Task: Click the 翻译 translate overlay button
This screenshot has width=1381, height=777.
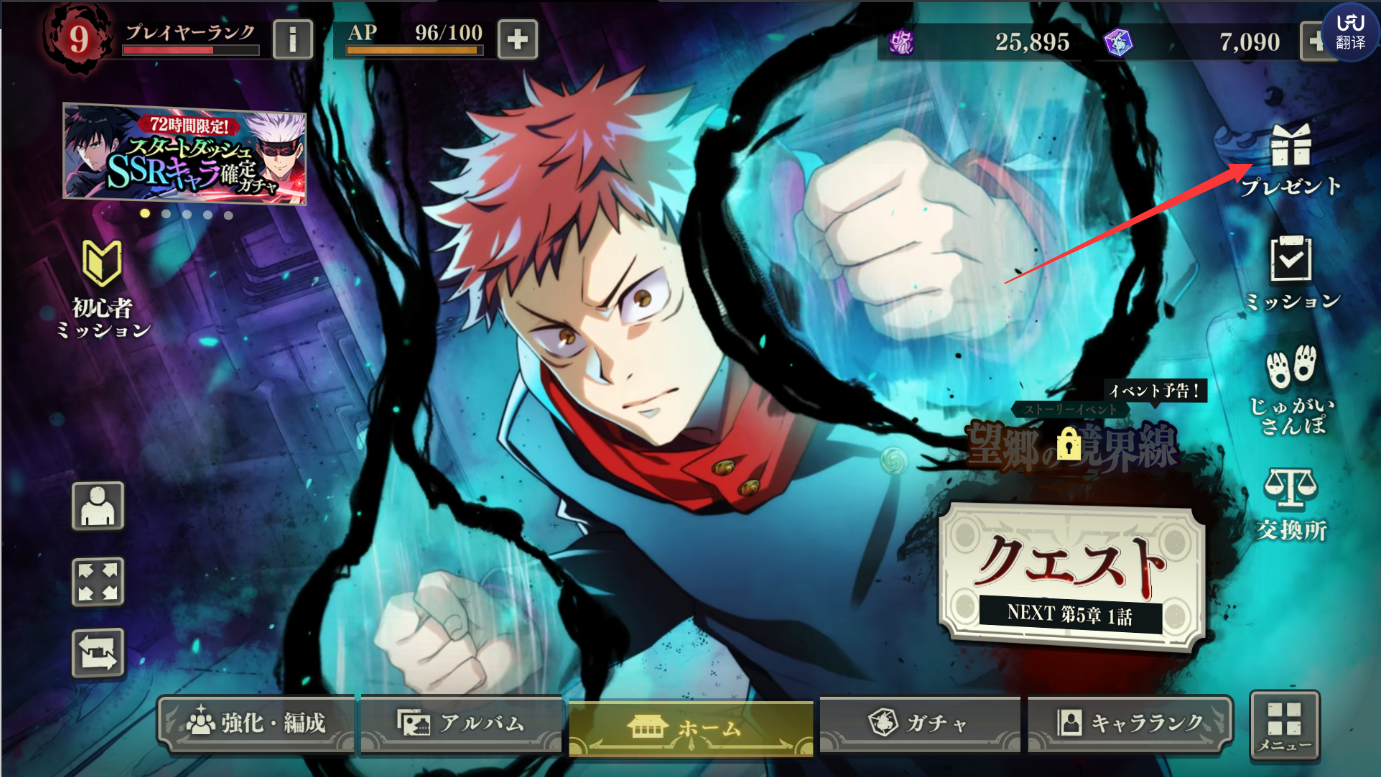Action: click(x=1350, y=32)
